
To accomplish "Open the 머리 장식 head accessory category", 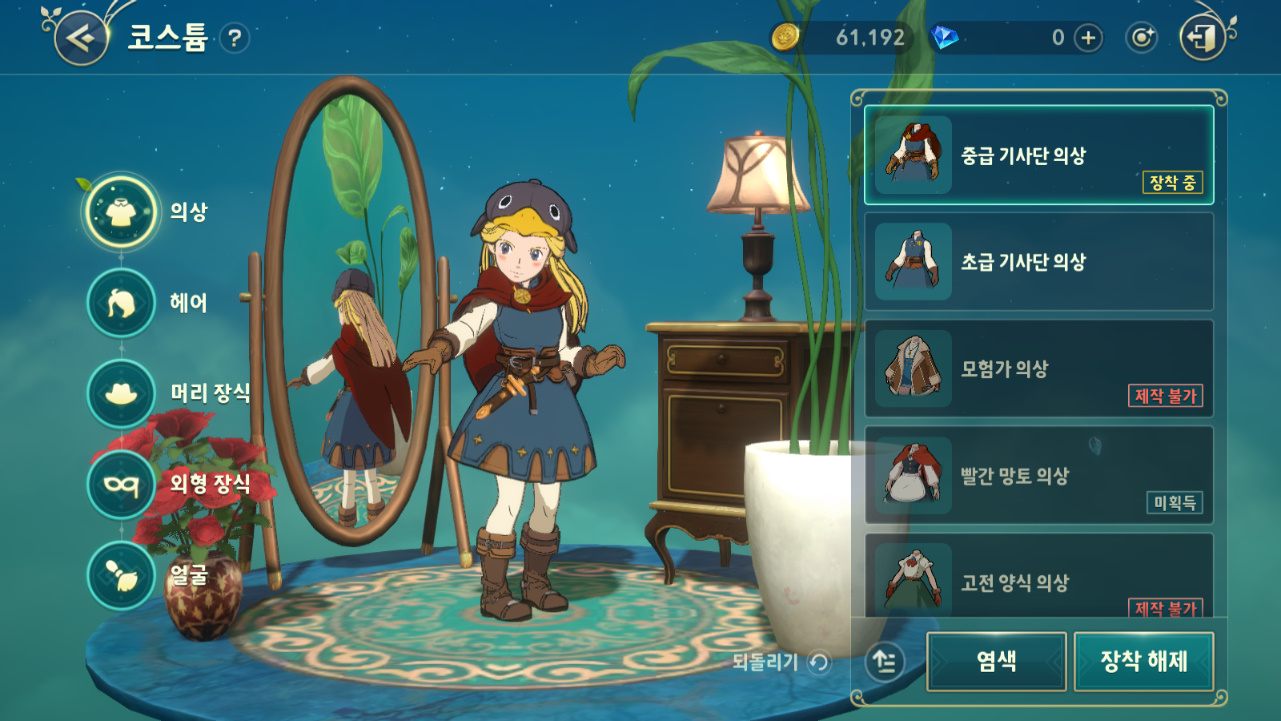I will click(121, 393).
